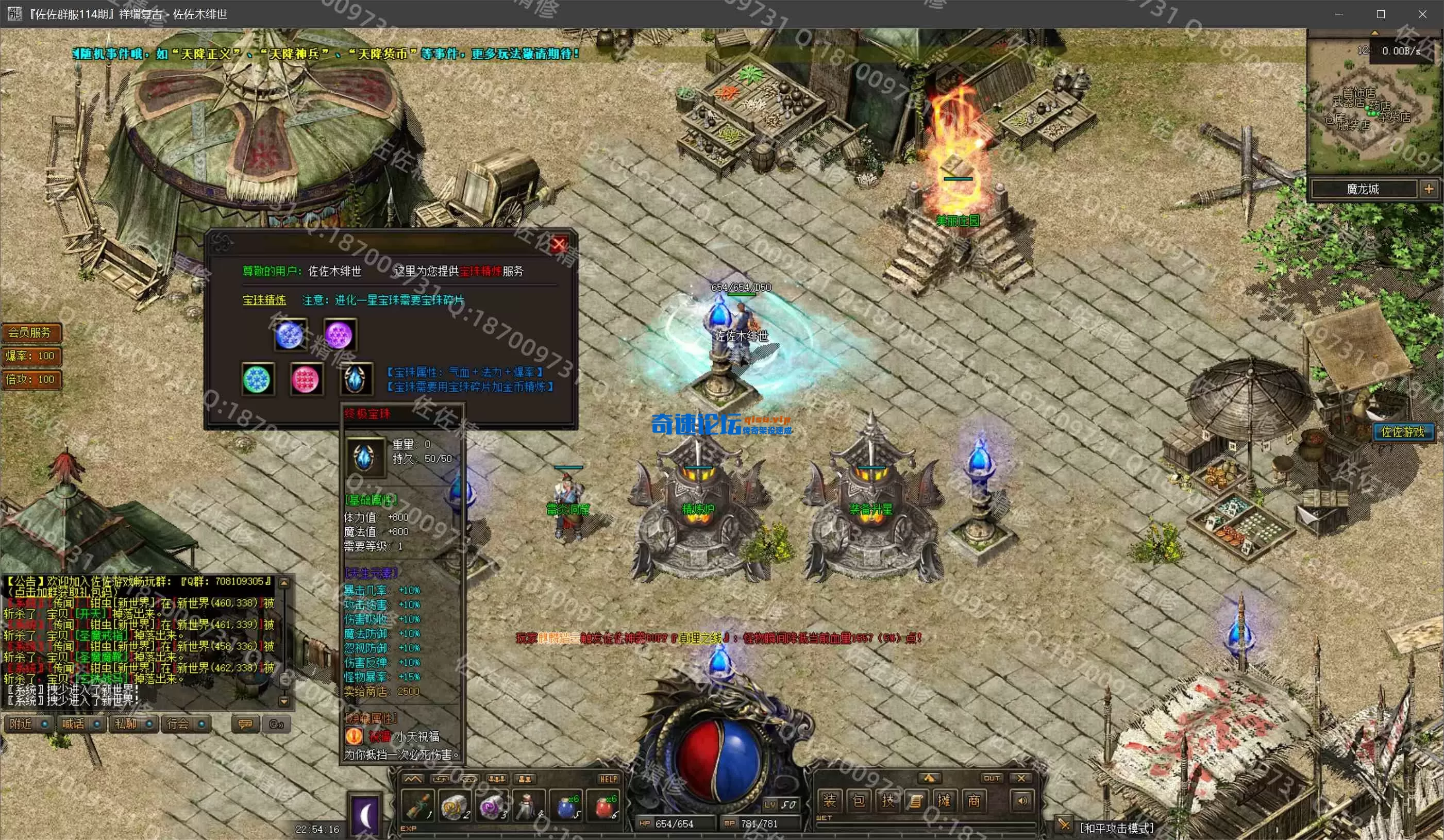Viewport: 1444px width, 840px height.
Task: Open the 商 shop menu
Action: point(973,800)
